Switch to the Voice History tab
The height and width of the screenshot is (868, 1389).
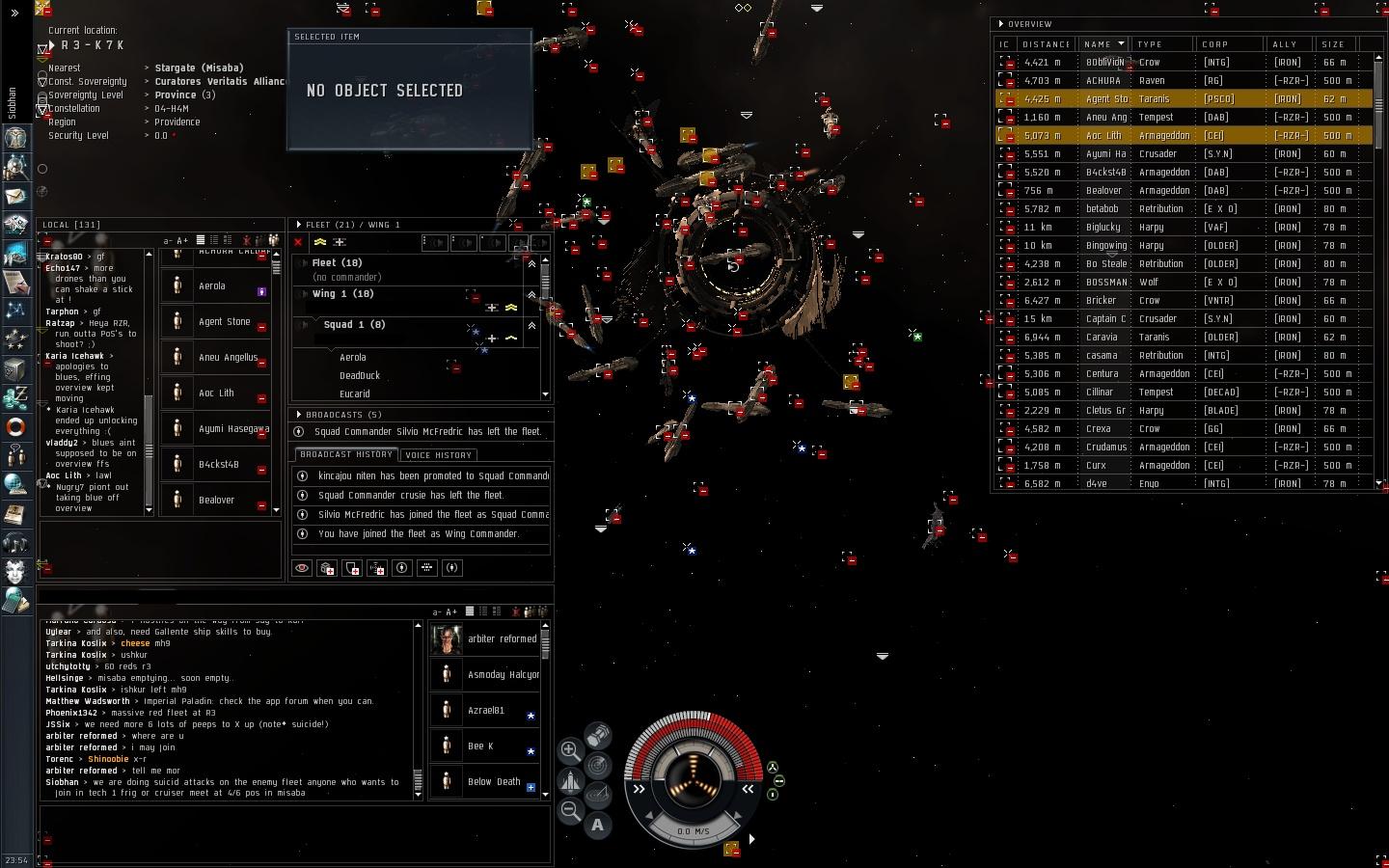tap(438, 454)
